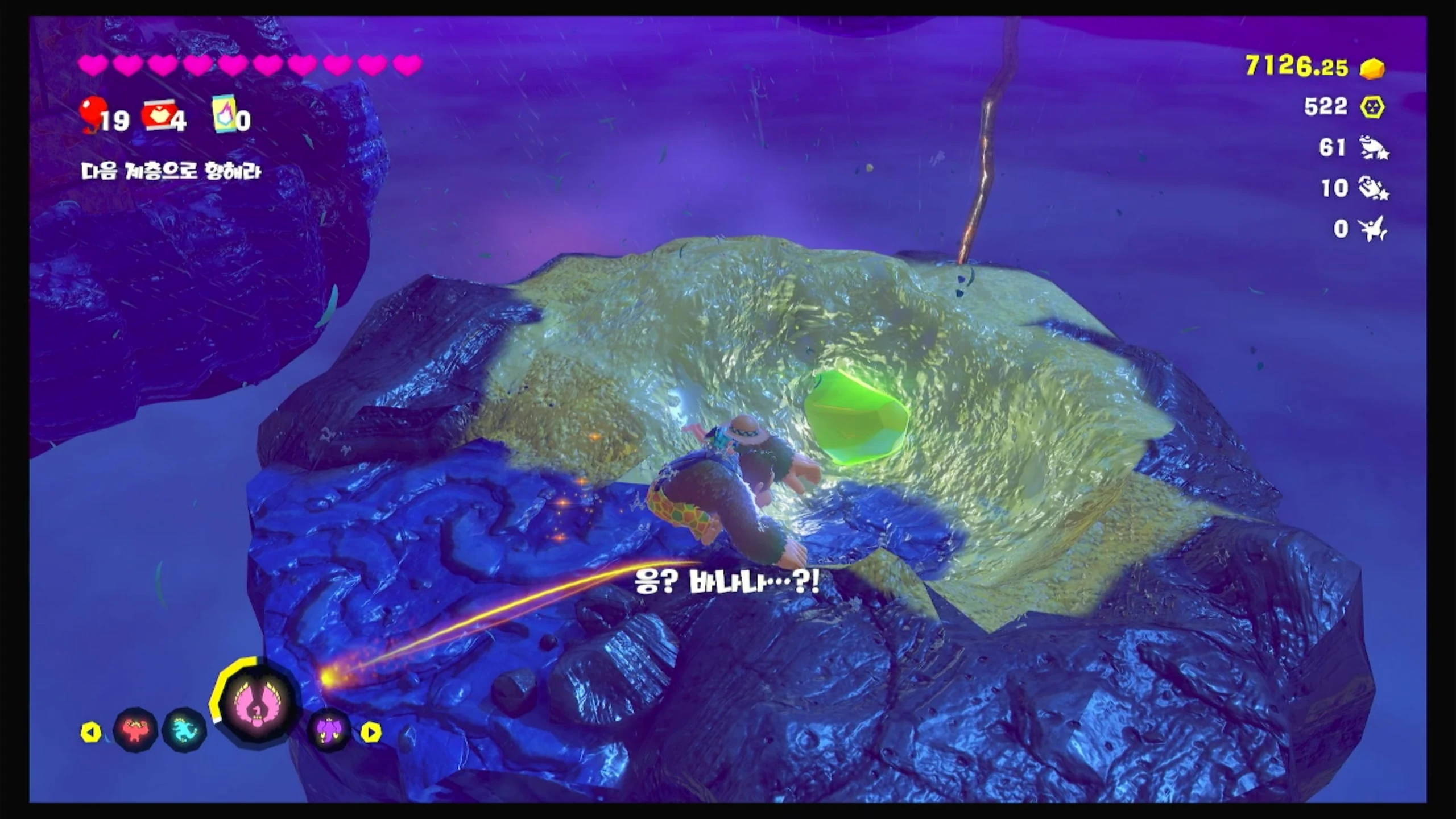Viewport: 1456px width, 819px height.
Task: Click the fossil icon next to 10
Action: (x=1373, y=188)
